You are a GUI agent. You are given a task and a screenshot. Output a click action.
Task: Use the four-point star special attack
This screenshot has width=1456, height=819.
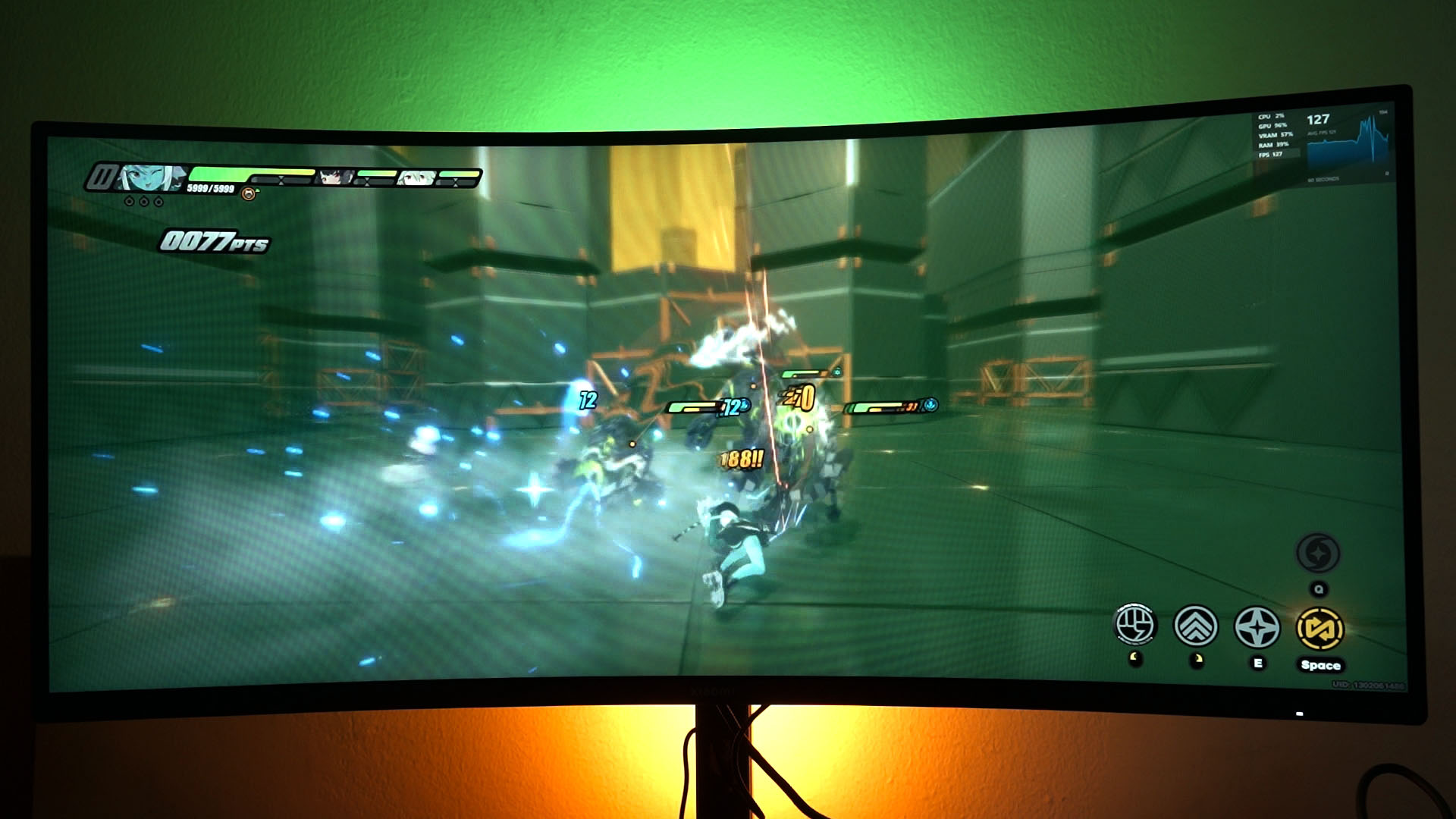pyautogui.click(x=1257, y=628)
